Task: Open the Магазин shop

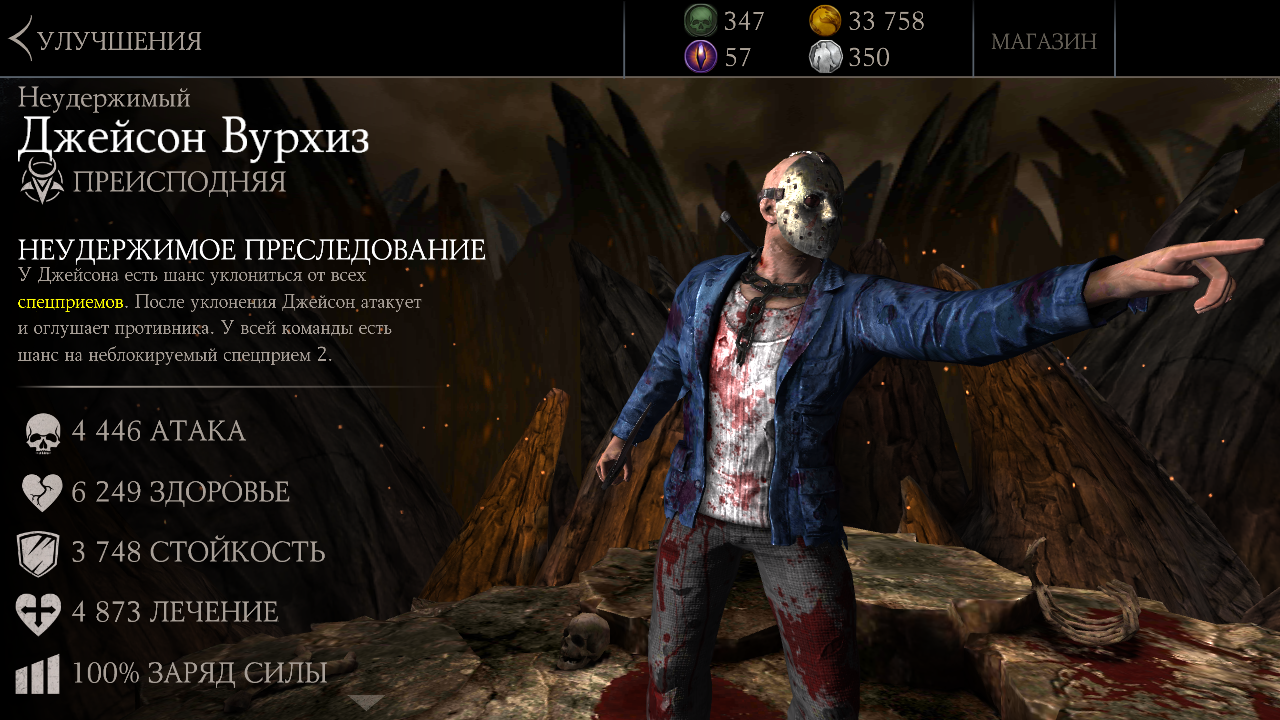Action: tap(1043, 41)
